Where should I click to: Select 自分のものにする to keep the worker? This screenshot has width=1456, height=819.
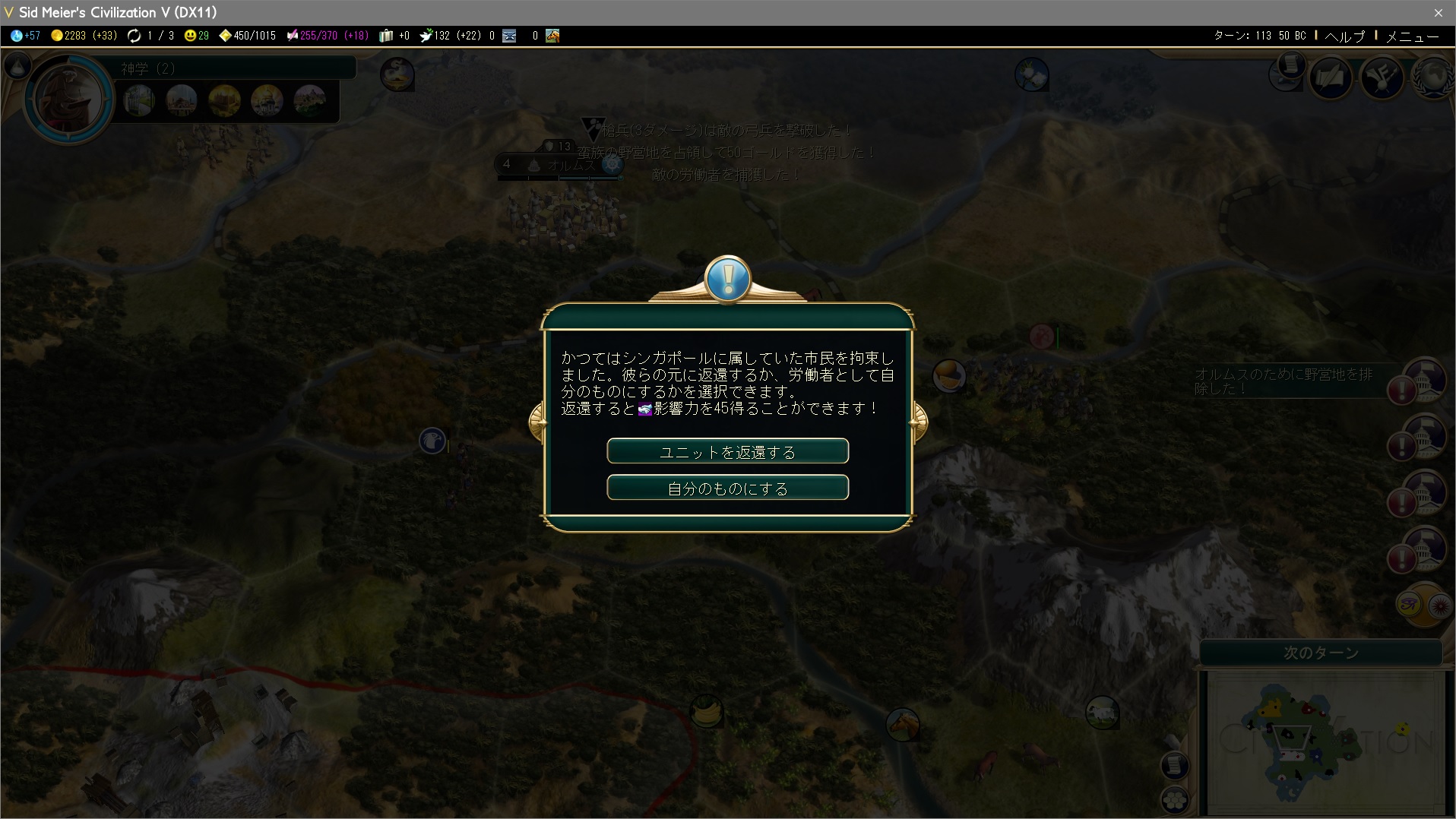[x=727, y=488]
